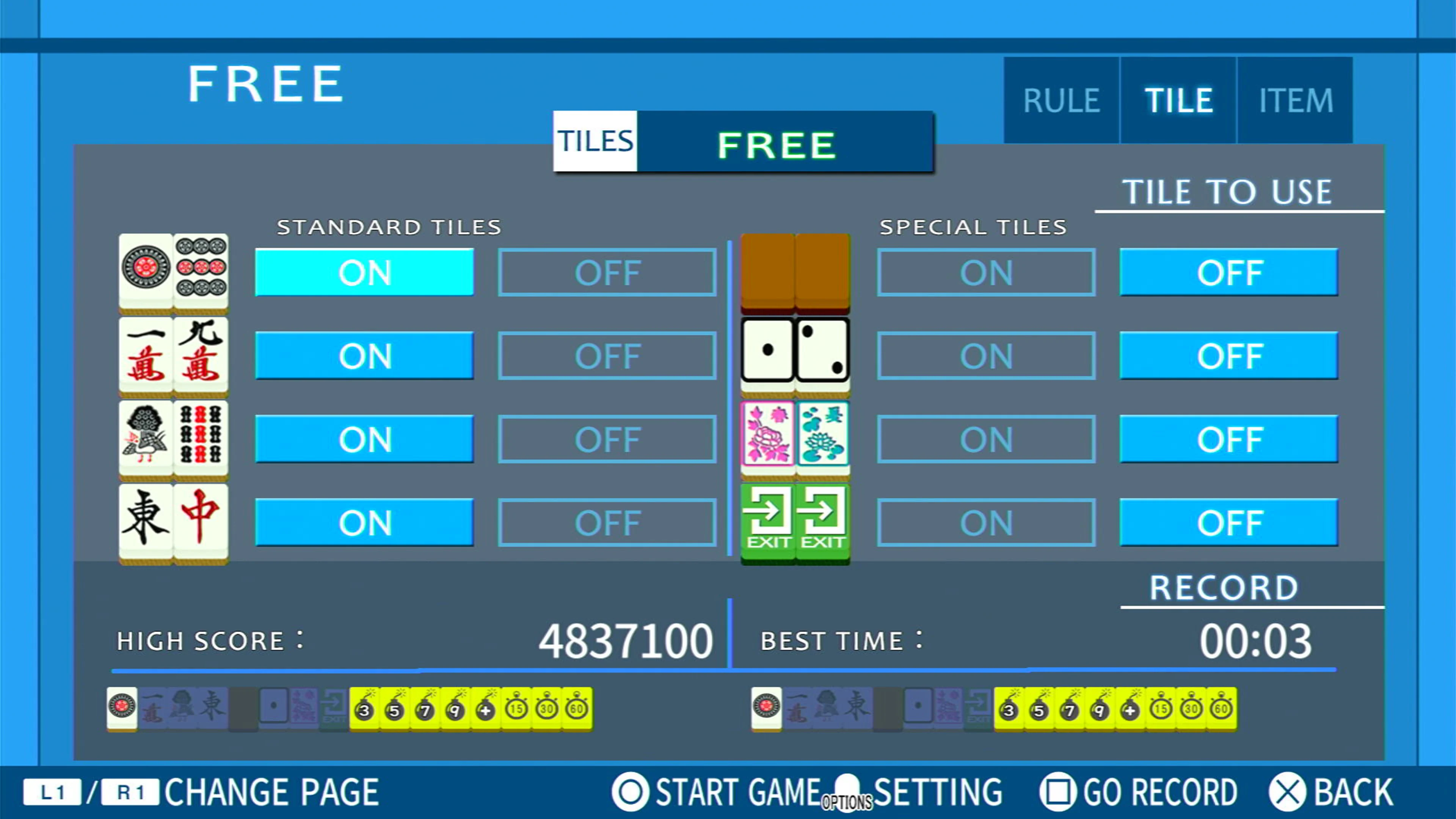The image size is (1456, 819).
Task: Turn off the dots standard tiles
Action: pos(606,273)
